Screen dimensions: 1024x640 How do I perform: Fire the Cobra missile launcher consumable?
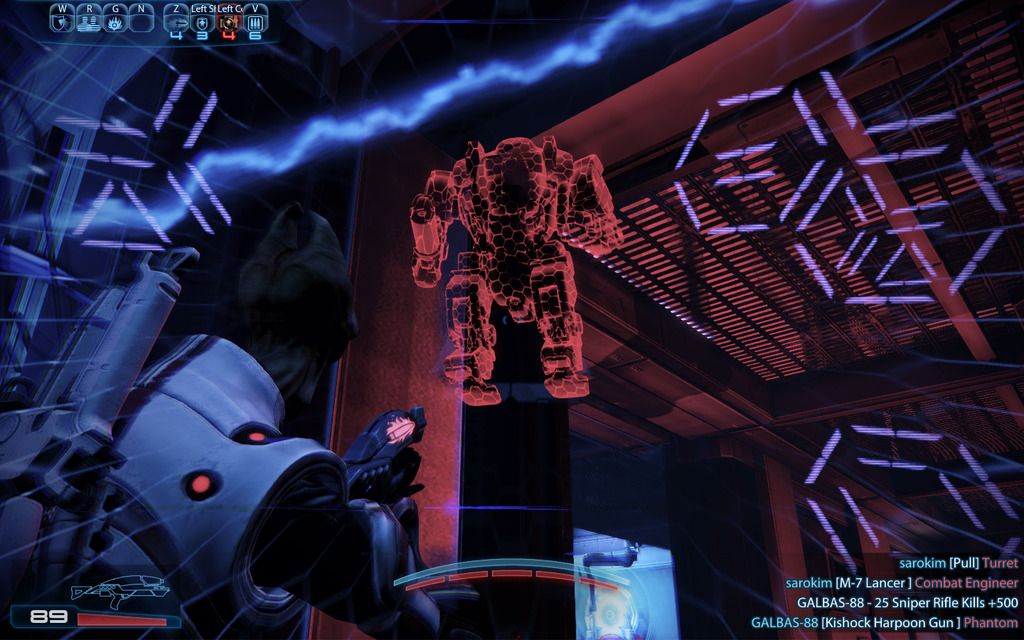point(177,20)
